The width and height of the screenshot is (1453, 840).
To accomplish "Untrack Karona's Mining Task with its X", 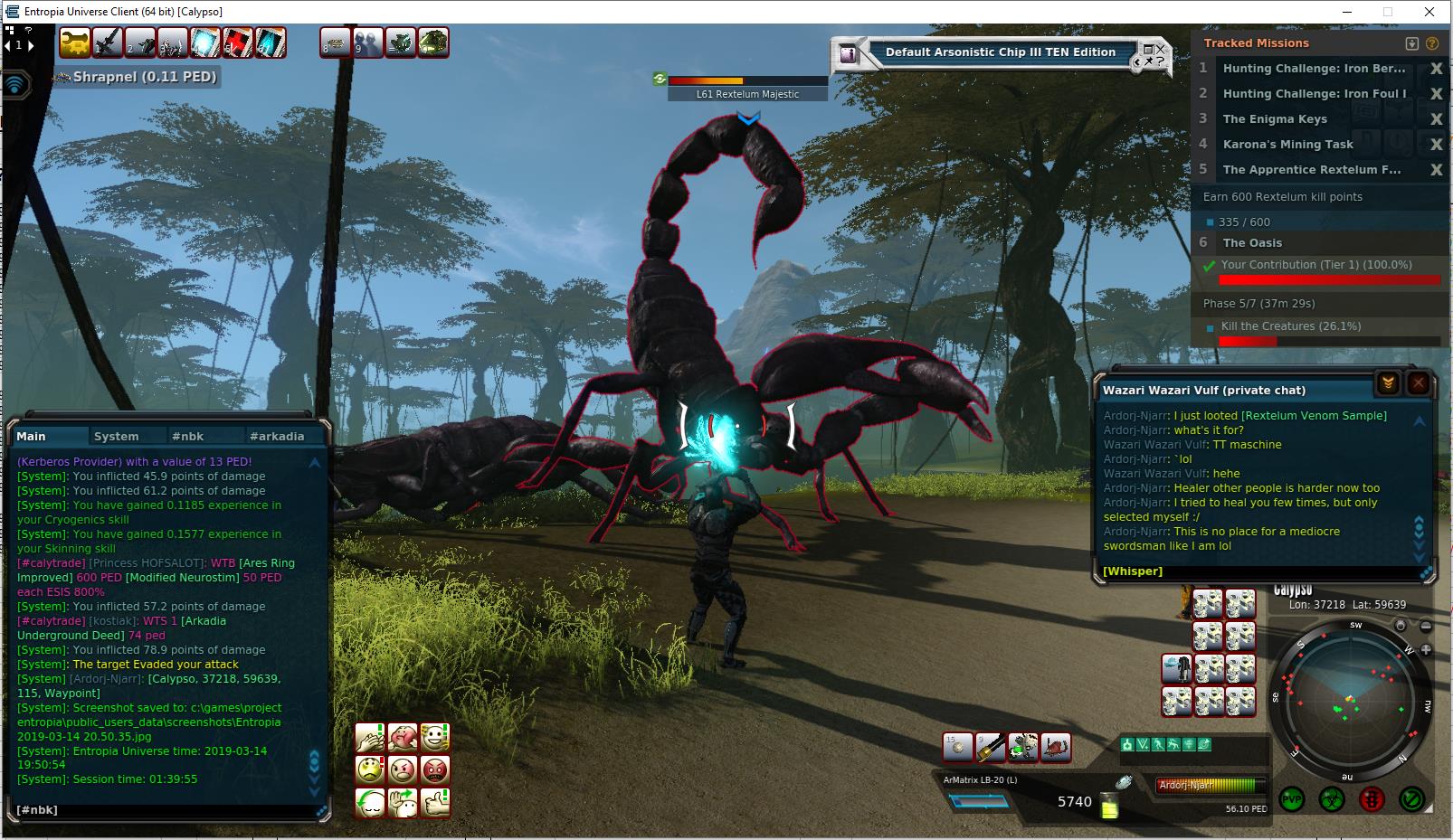I will [x=1436, y=145].
